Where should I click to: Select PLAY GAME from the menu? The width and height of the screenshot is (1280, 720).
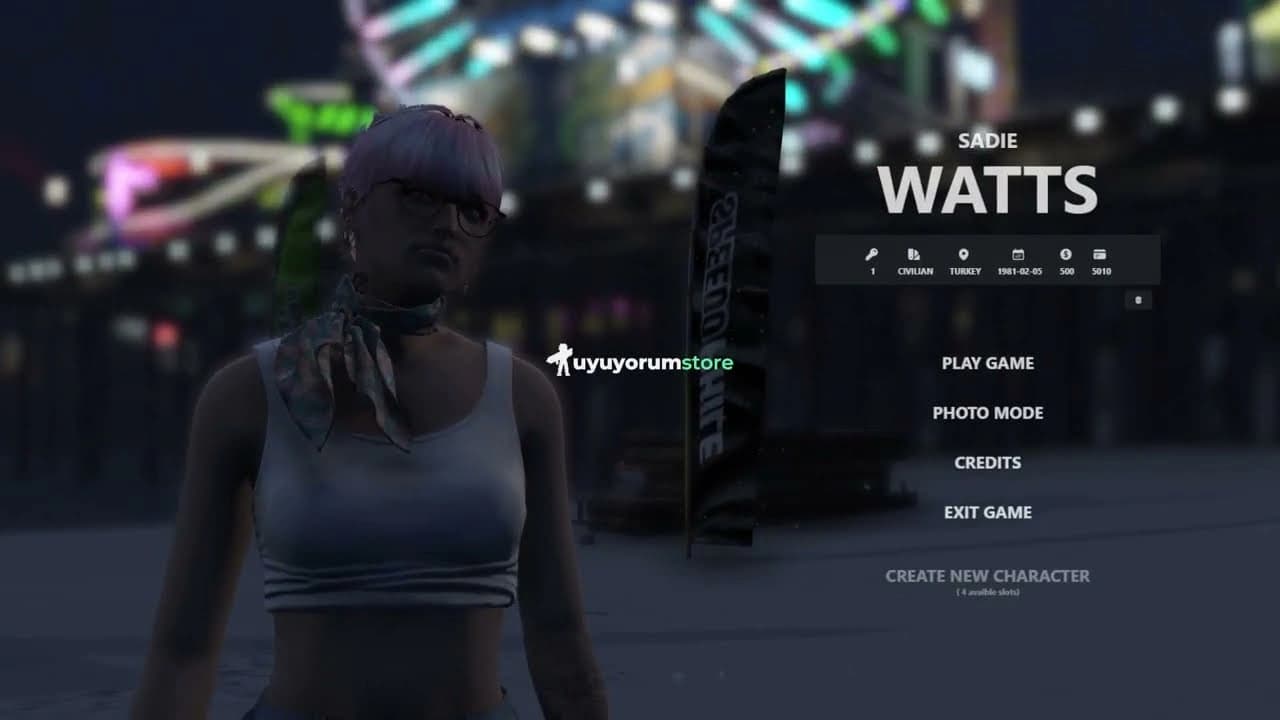pyautogui.click(x=987, y=363)
